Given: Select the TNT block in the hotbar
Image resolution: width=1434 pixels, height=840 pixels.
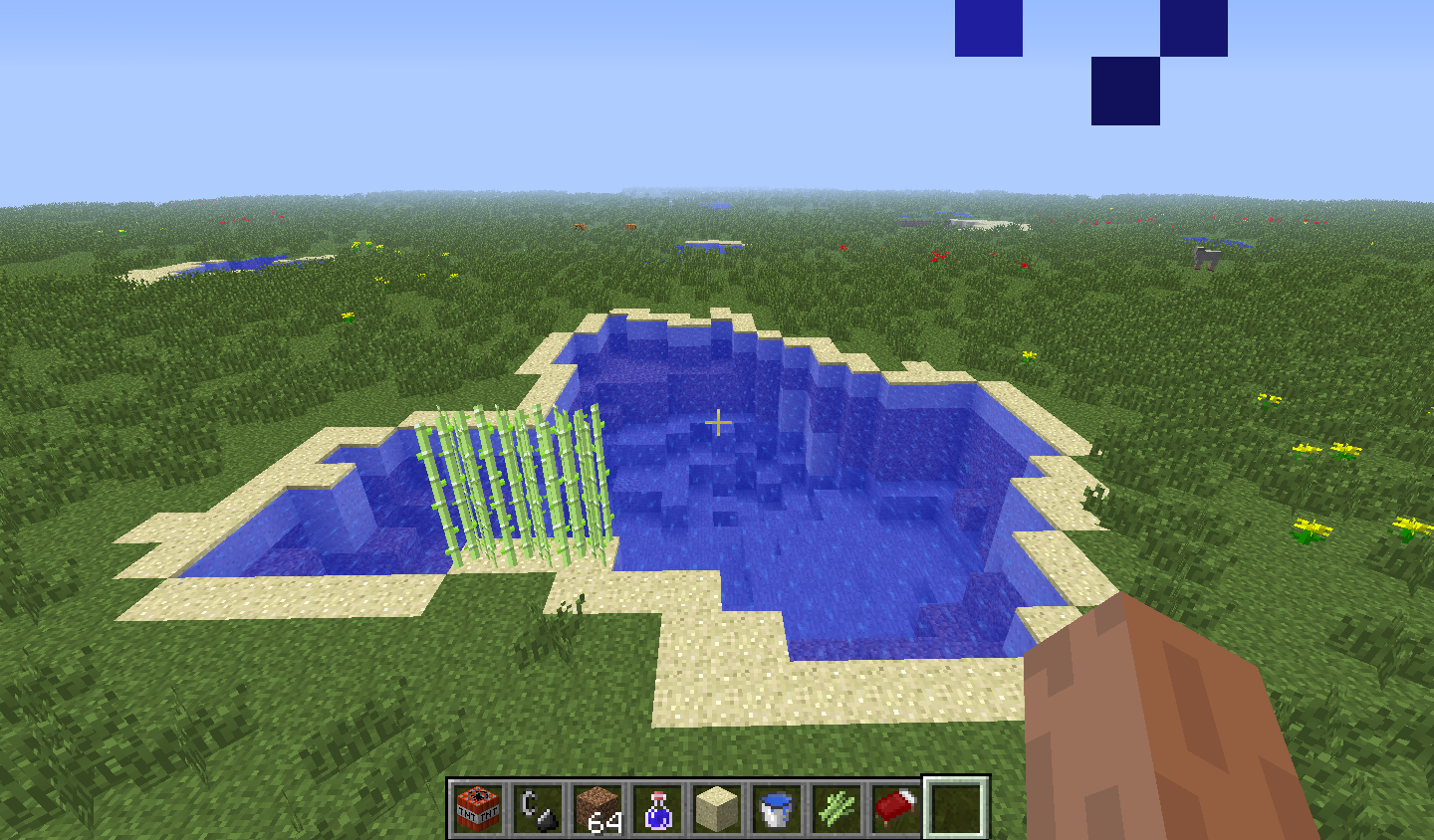Looking at the screenshot, I should [x=480, y=808].
